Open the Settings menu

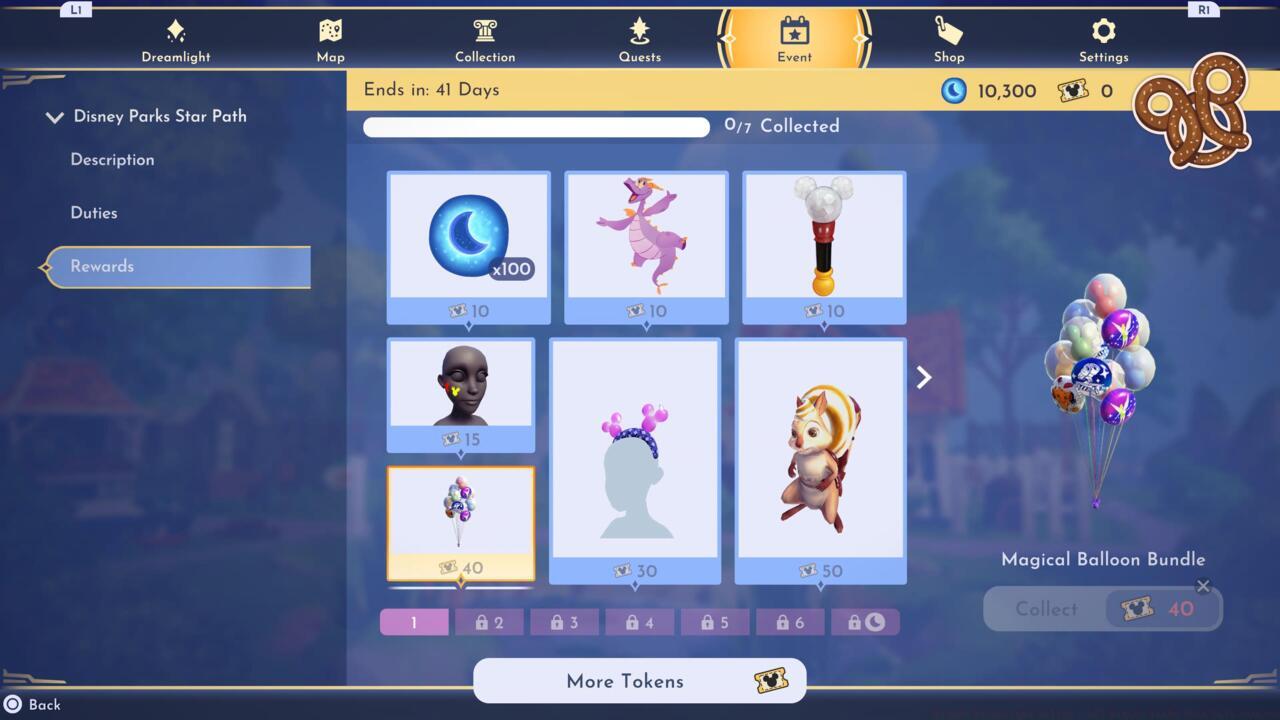(1103, 38)
